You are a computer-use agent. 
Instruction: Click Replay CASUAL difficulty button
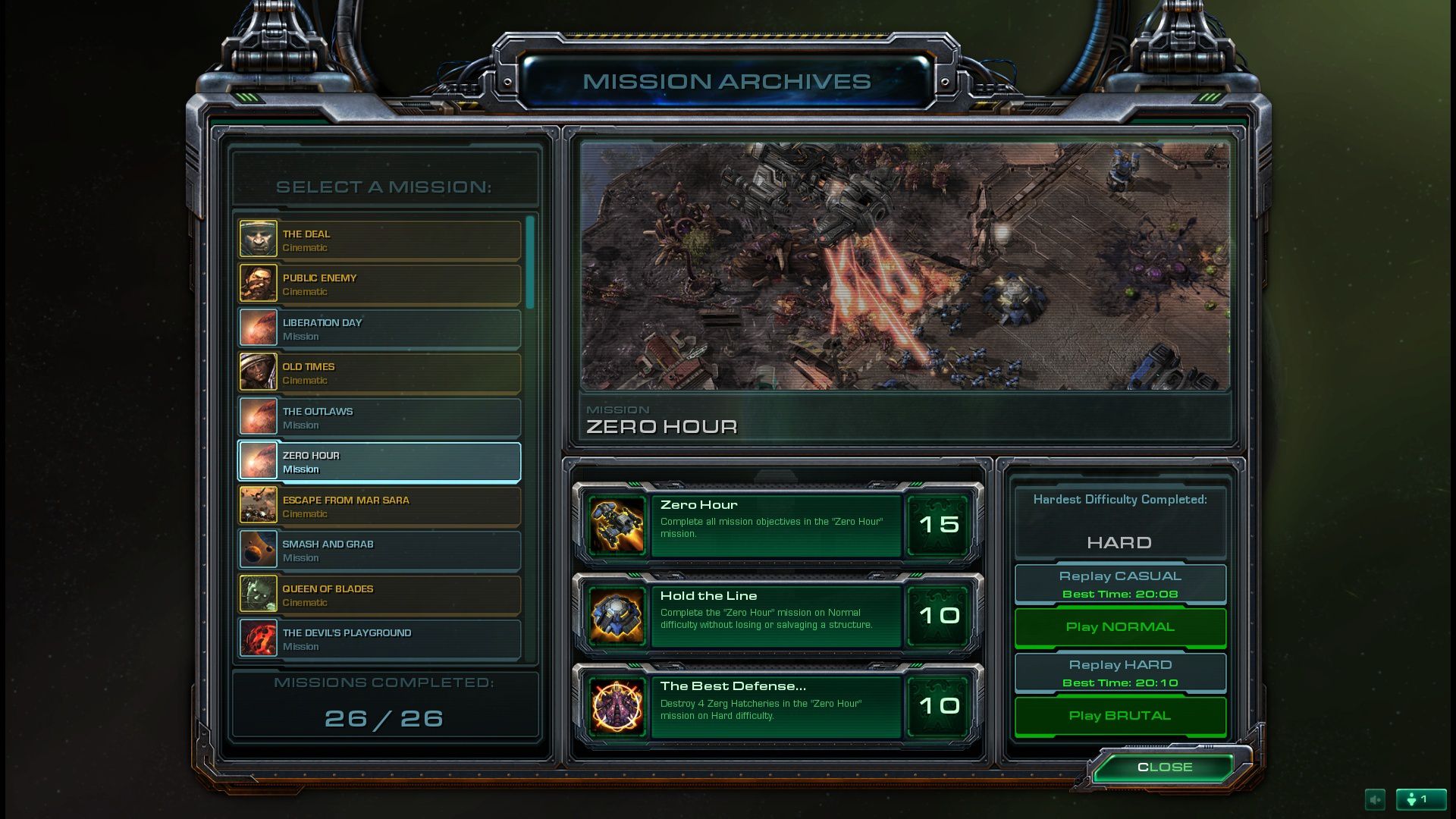tap(1120, 584)
